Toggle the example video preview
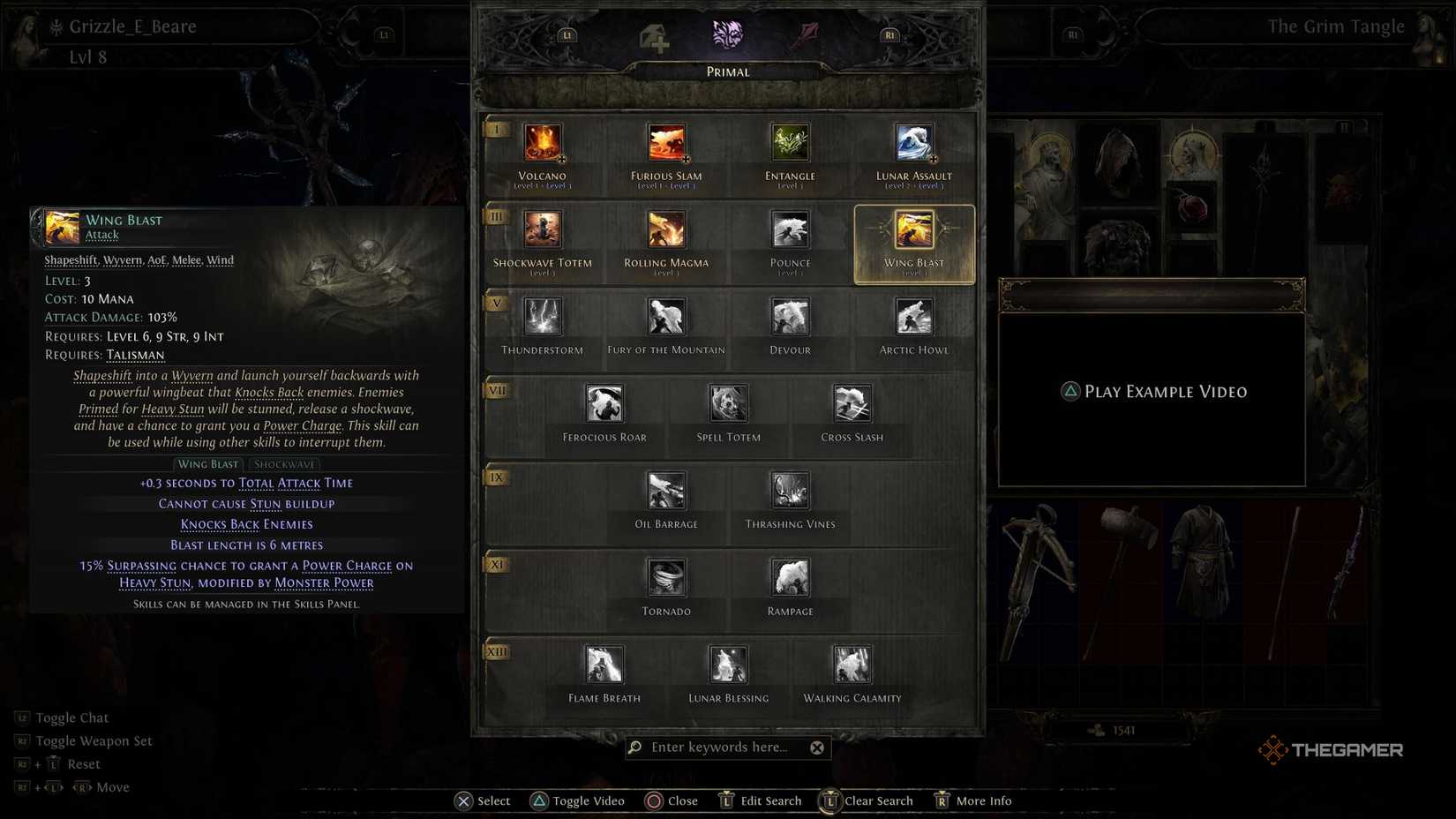This screenshot has height=819, width=1456. [1152, 391]
